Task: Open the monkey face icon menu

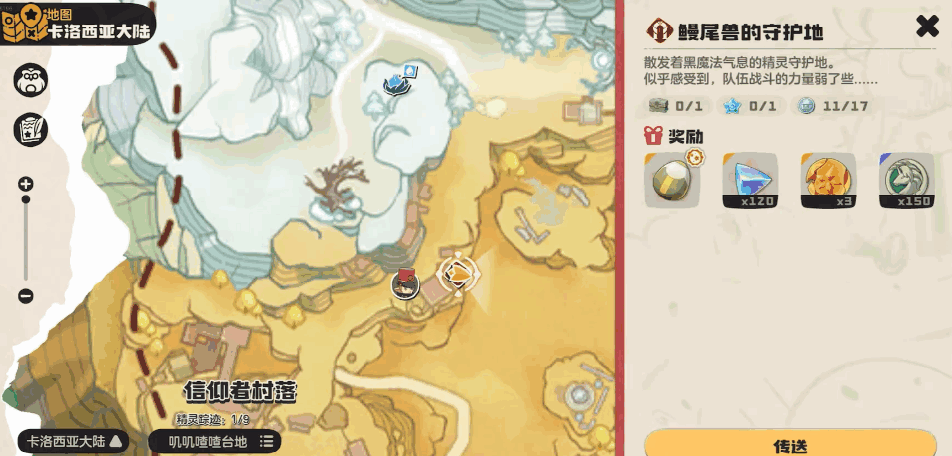Action: click(x=30, y=82)
